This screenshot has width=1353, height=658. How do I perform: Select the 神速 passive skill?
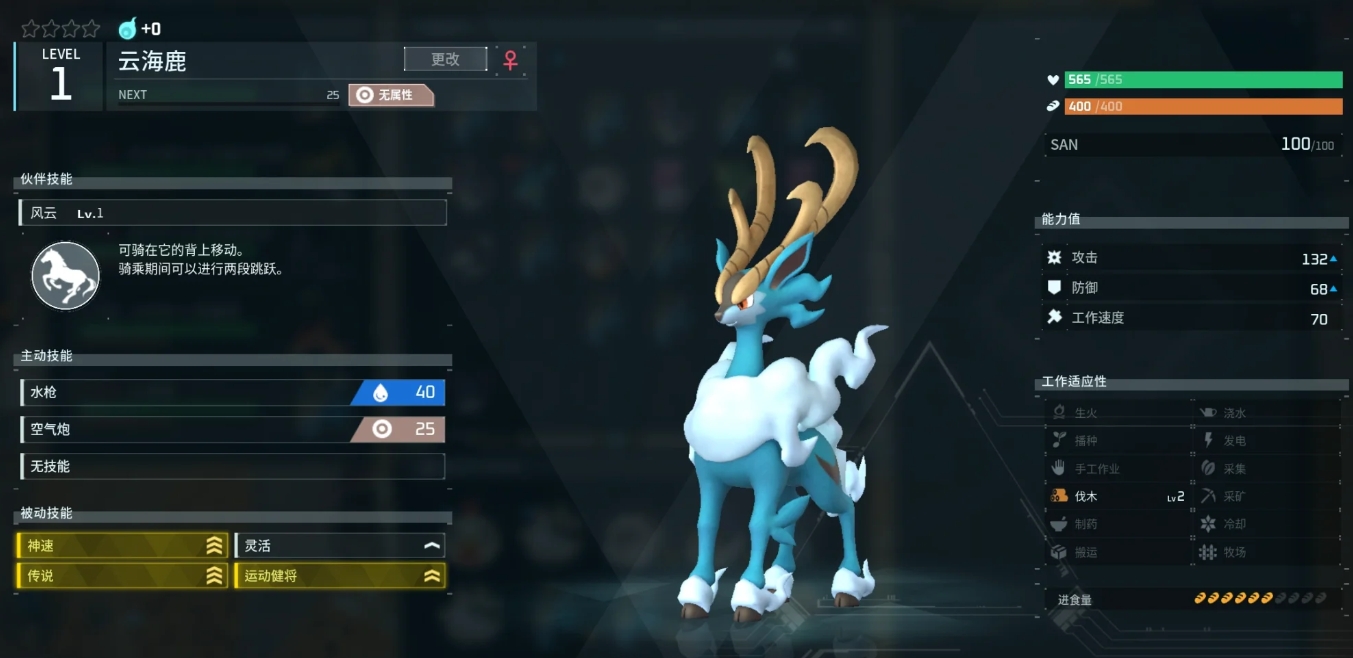click(x=122, y=545)
